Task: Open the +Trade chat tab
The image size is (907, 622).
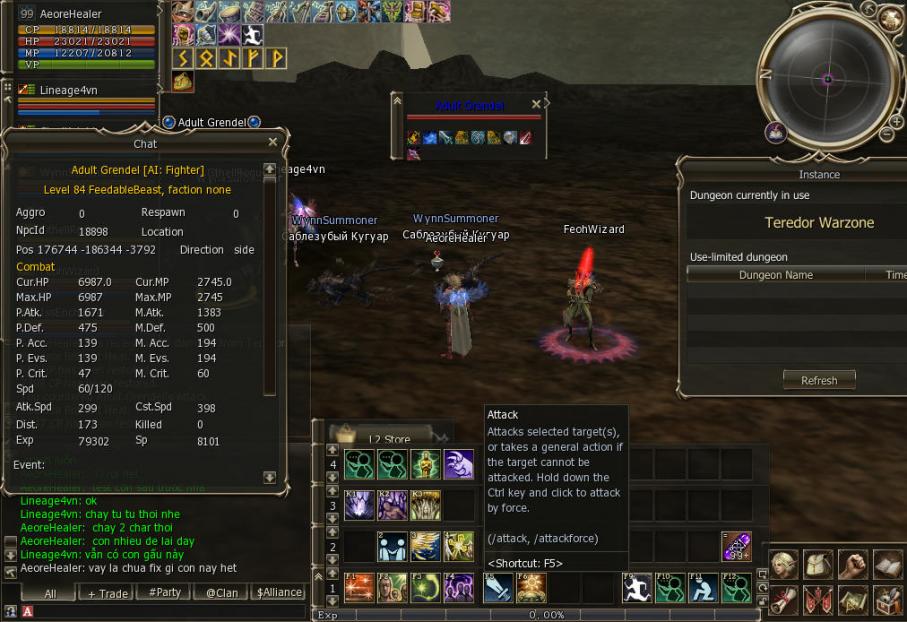Action: coord(107,593)
